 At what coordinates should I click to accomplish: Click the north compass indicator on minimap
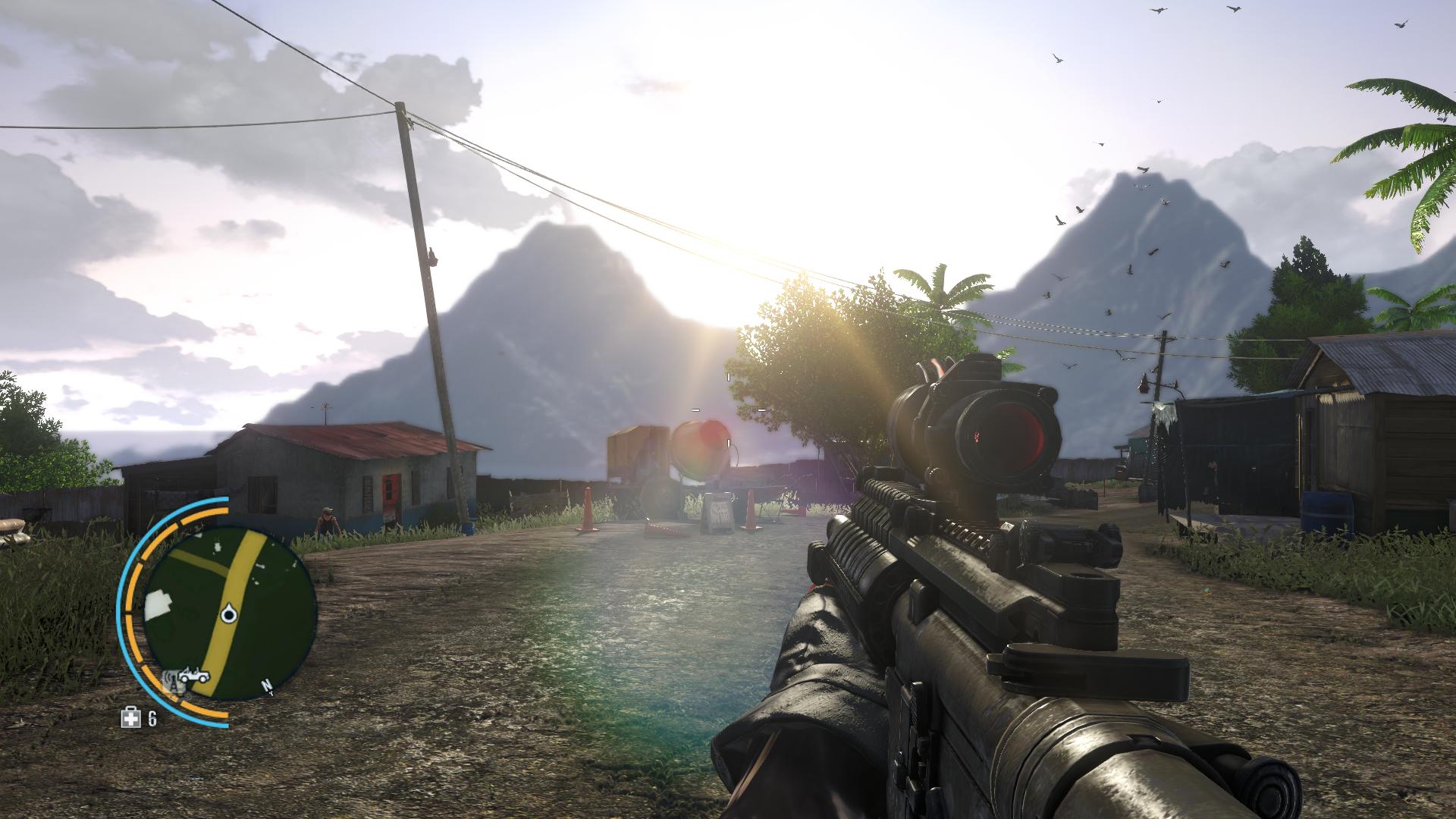point(267,687)
